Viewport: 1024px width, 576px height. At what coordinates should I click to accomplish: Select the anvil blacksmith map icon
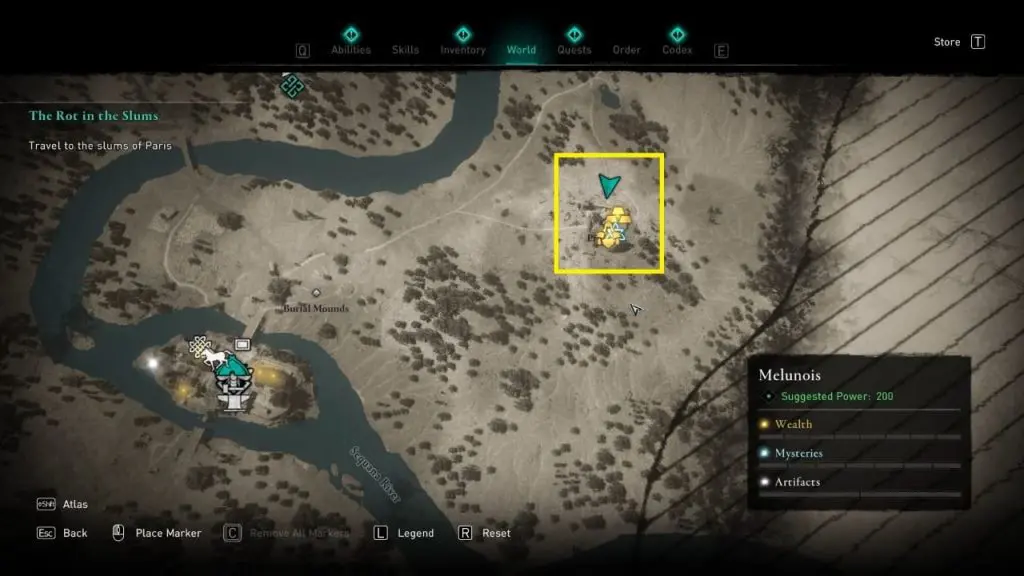pyautogui.click(x=233, y=401)
